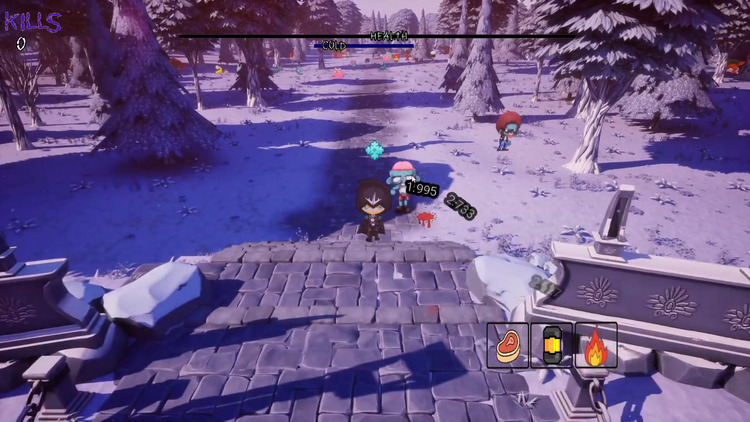This screenshot has height=422, width=750.
Task: Select the meat steak item slot
Action: pyautogui.click(x=508, y=345)
